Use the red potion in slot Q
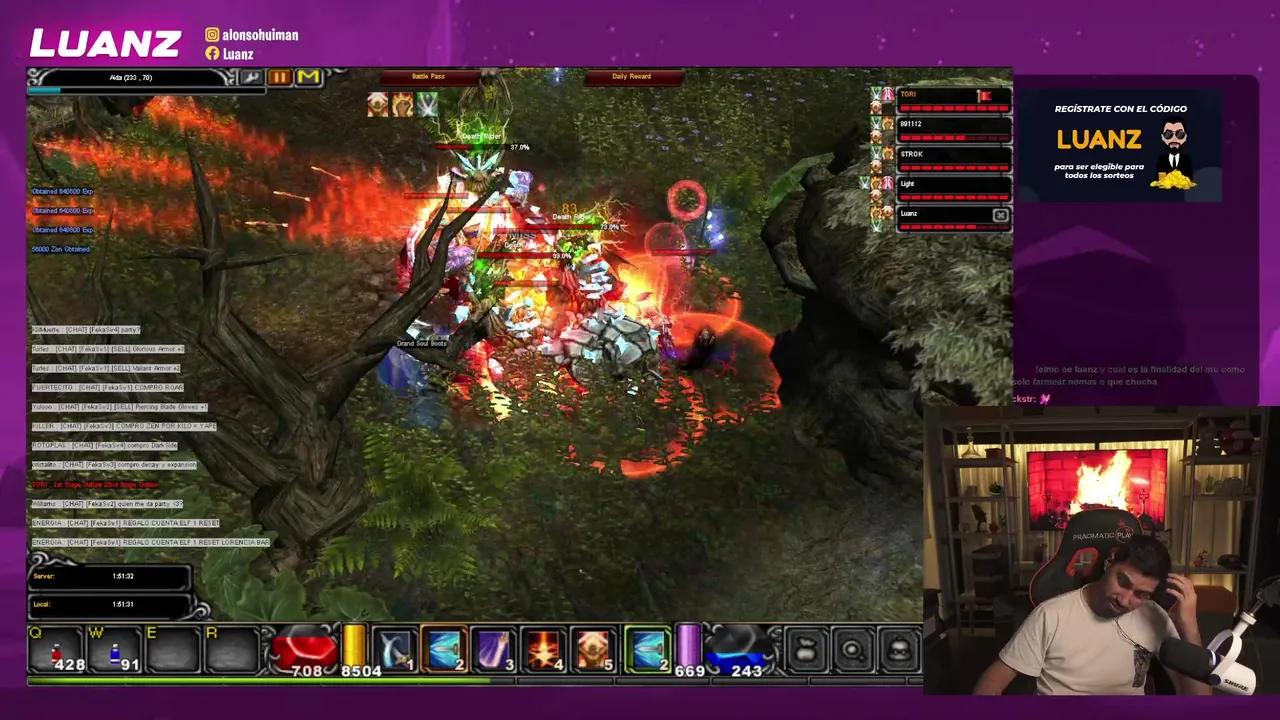 (x=55, y=650)
